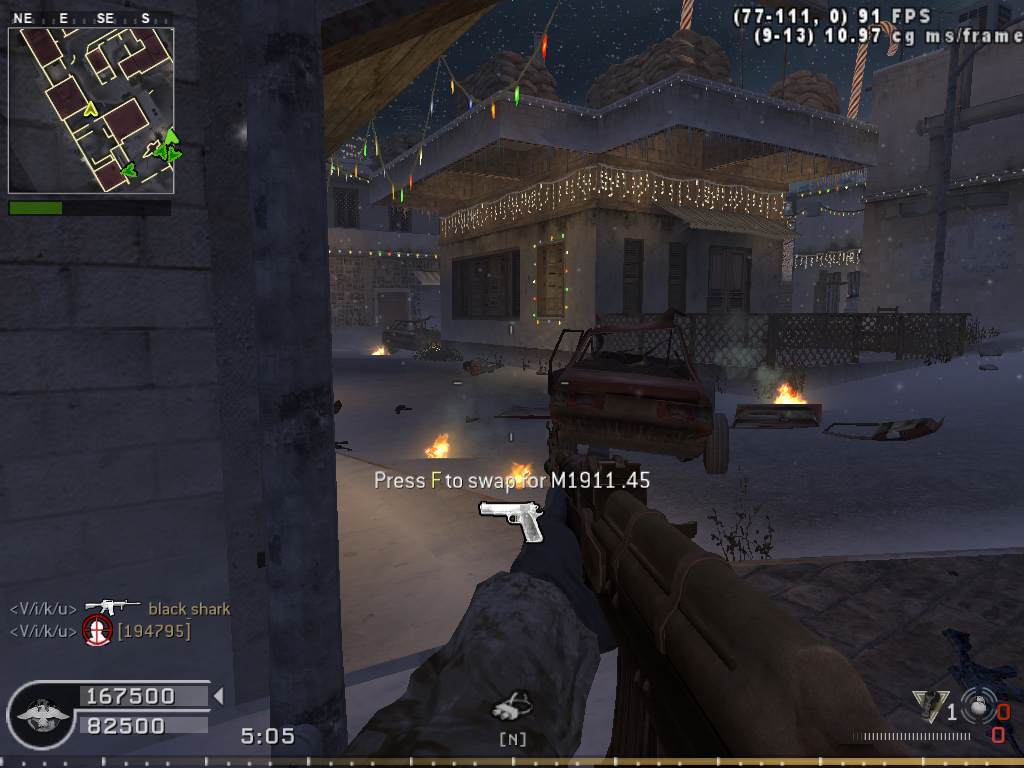This screenshot has width=1024, height=768.
Task: Select the yellow player arrow on minimap
Action: [x=90, y=108]
